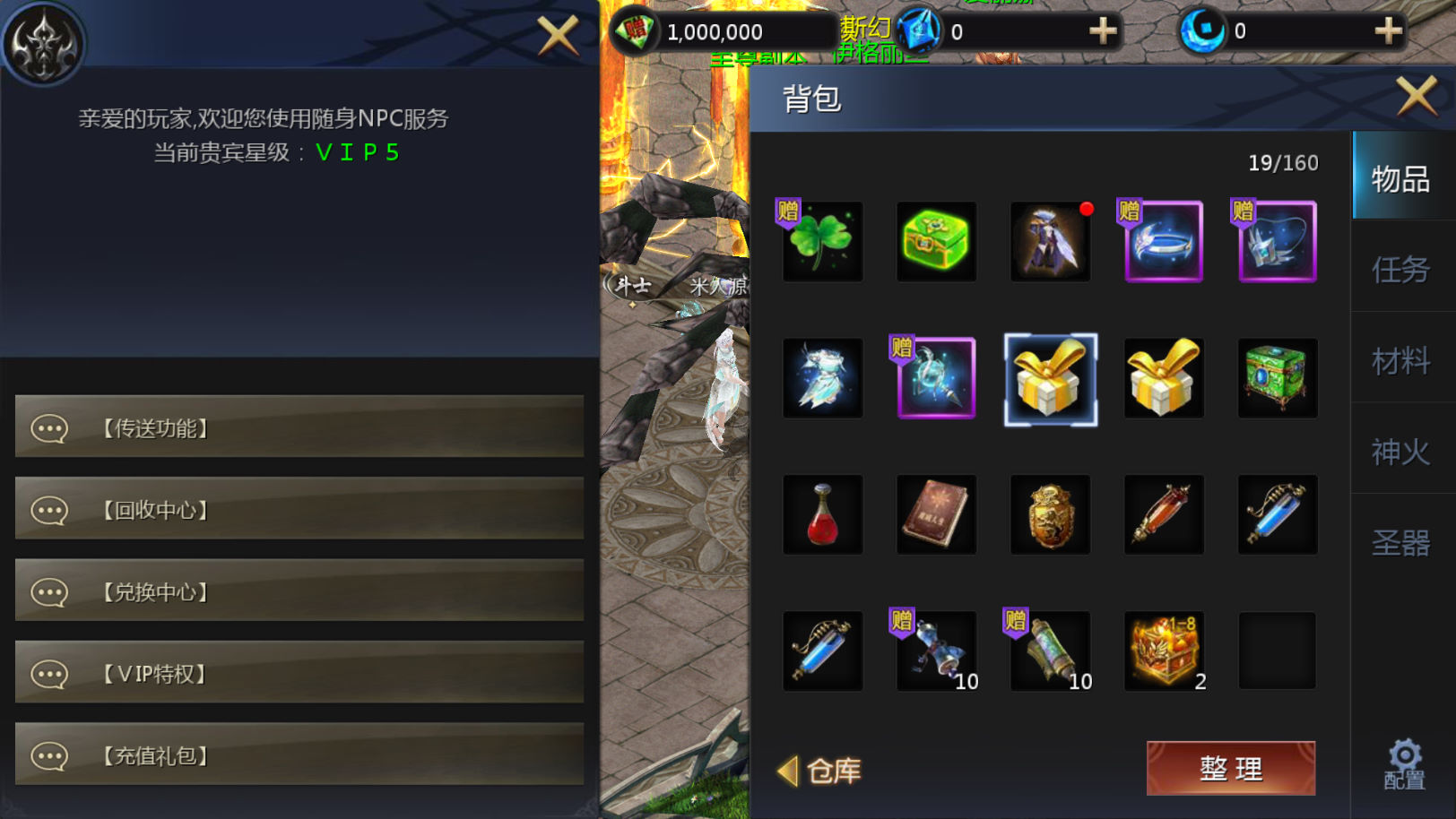Screen dimensions: 1456x819
Task: Open the 传送功能 teleport option
Action: [x=299, y=427]
